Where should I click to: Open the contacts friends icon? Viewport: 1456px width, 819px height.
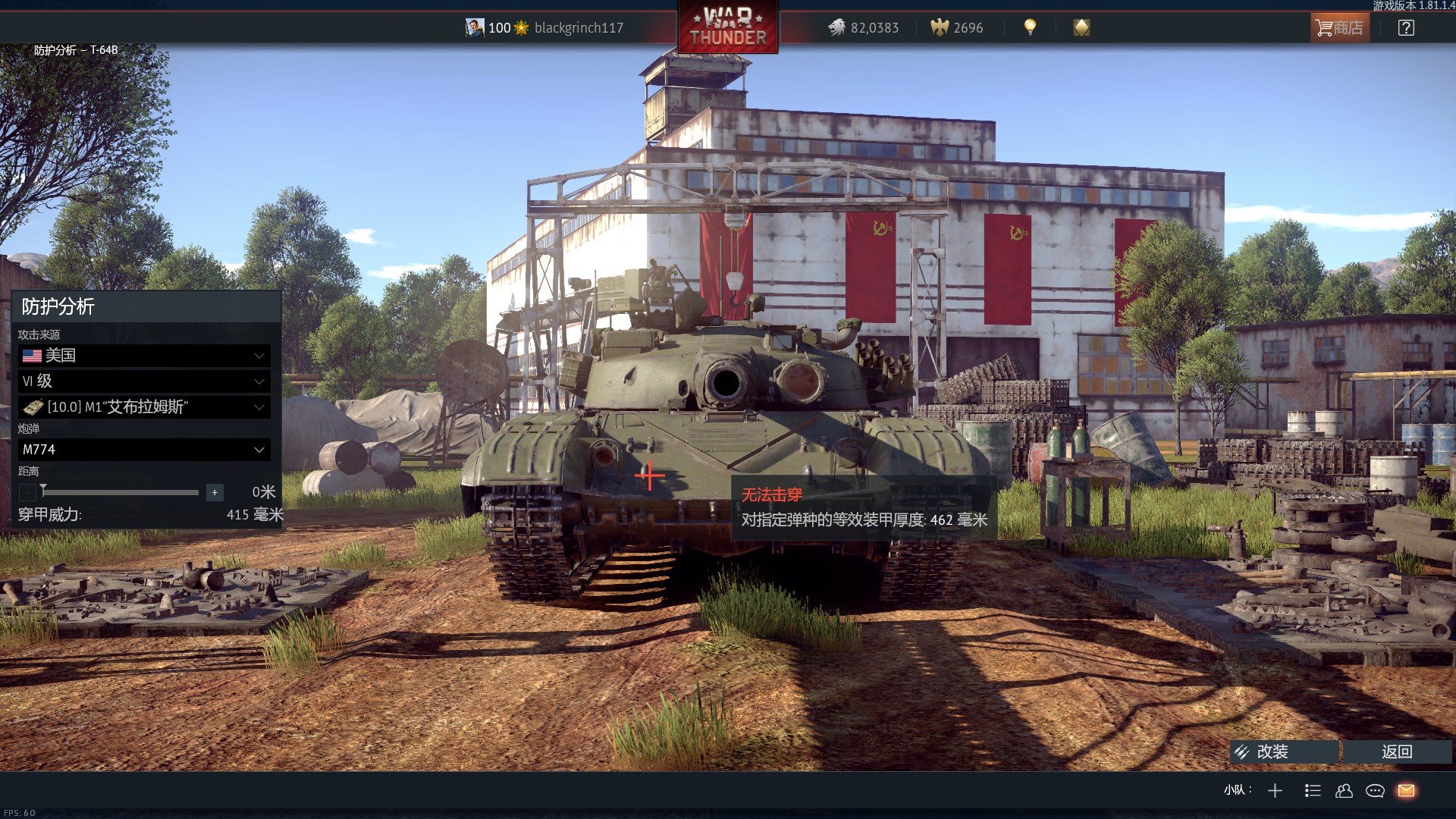pos(1344,791)
